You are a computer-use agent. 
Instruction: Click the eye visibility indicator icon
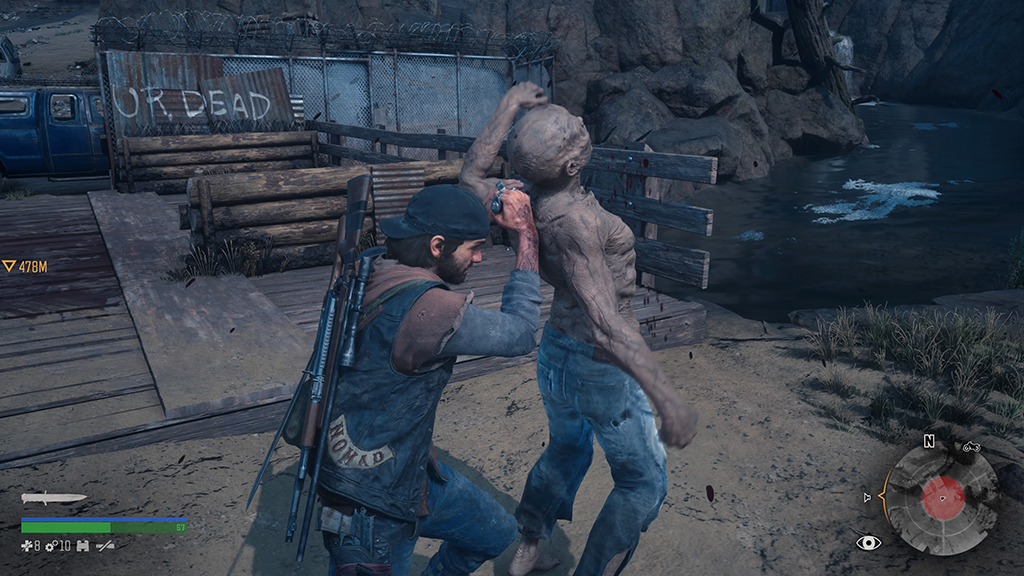coord(868,543)
